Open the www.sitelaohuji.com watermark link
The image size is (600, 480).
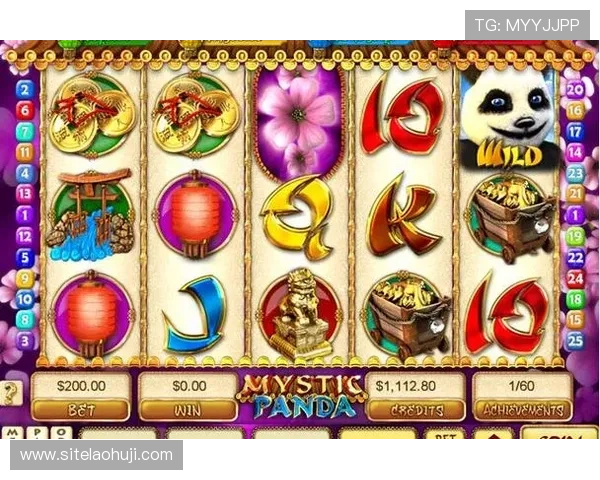[97, 455]
